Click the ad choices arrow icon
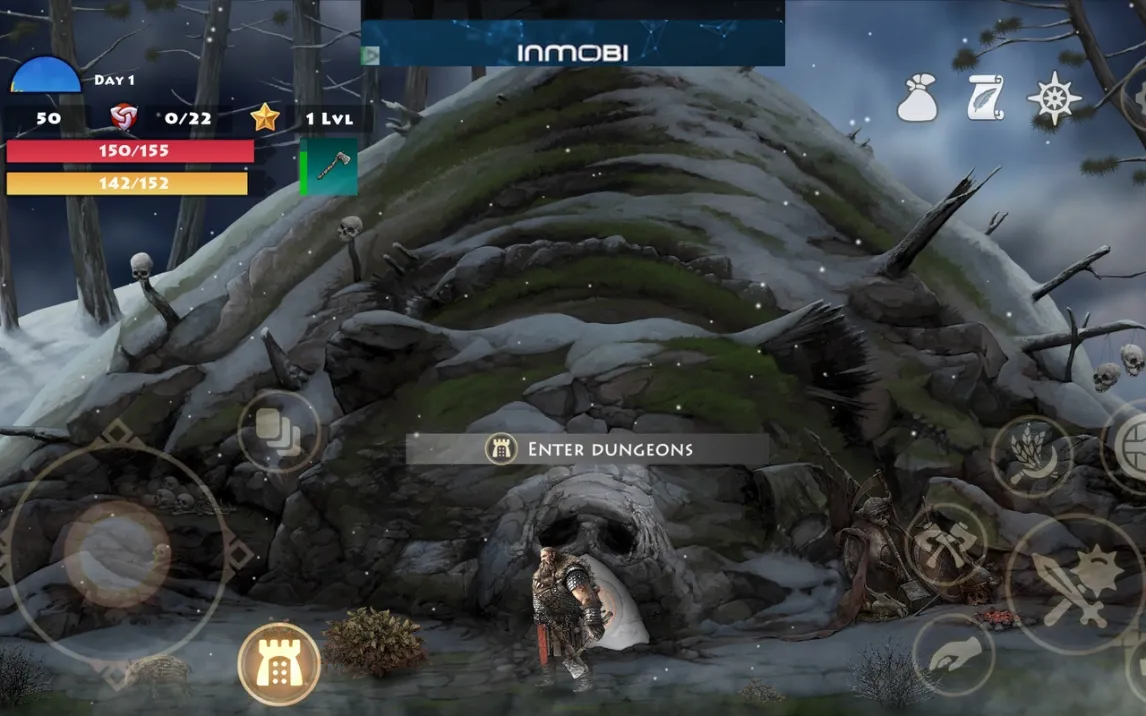The image size is (1146, 716). 371,56
